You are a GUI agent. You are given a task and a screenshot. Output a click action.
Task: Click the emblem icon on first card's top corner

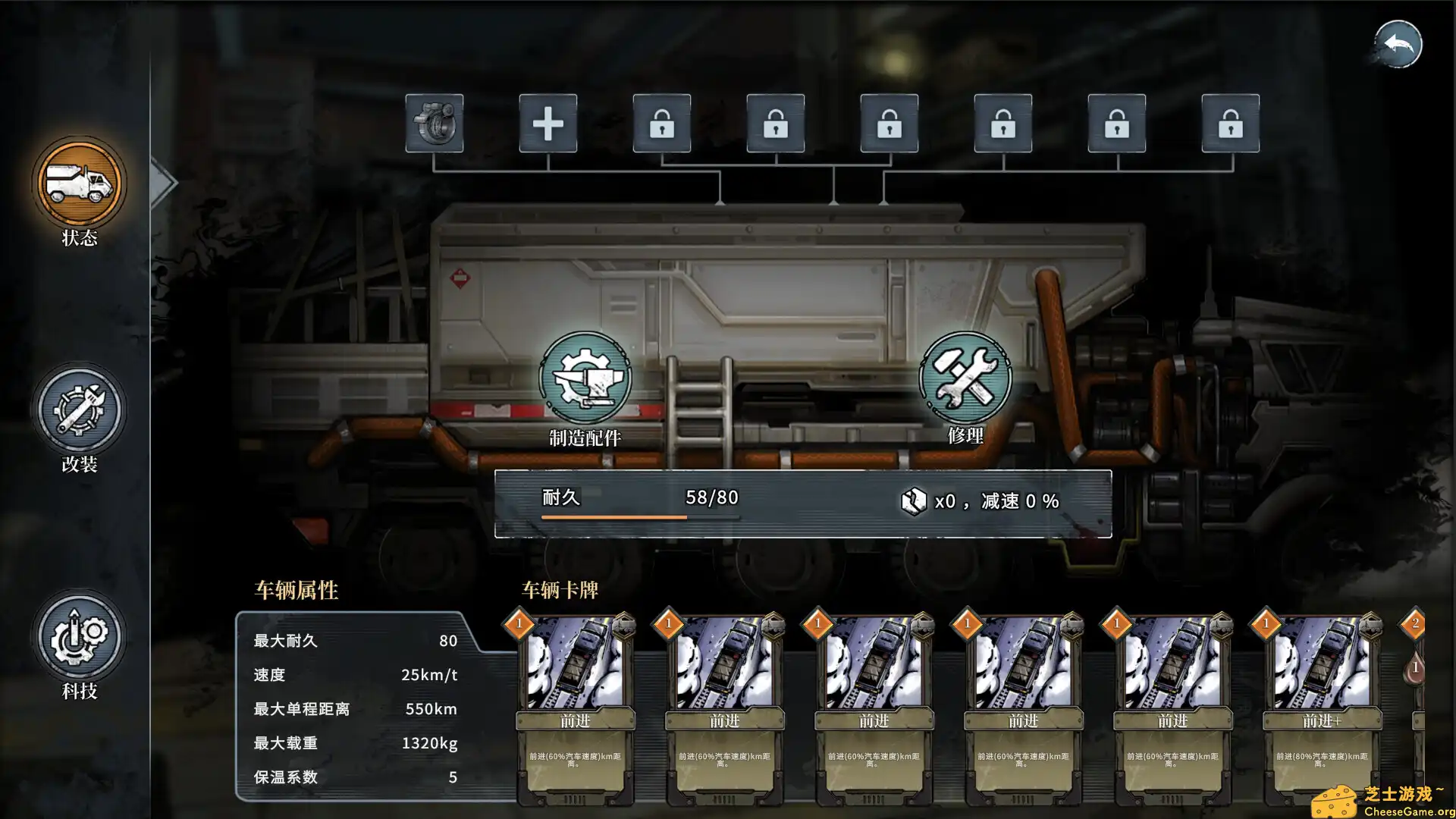(626, 626)
